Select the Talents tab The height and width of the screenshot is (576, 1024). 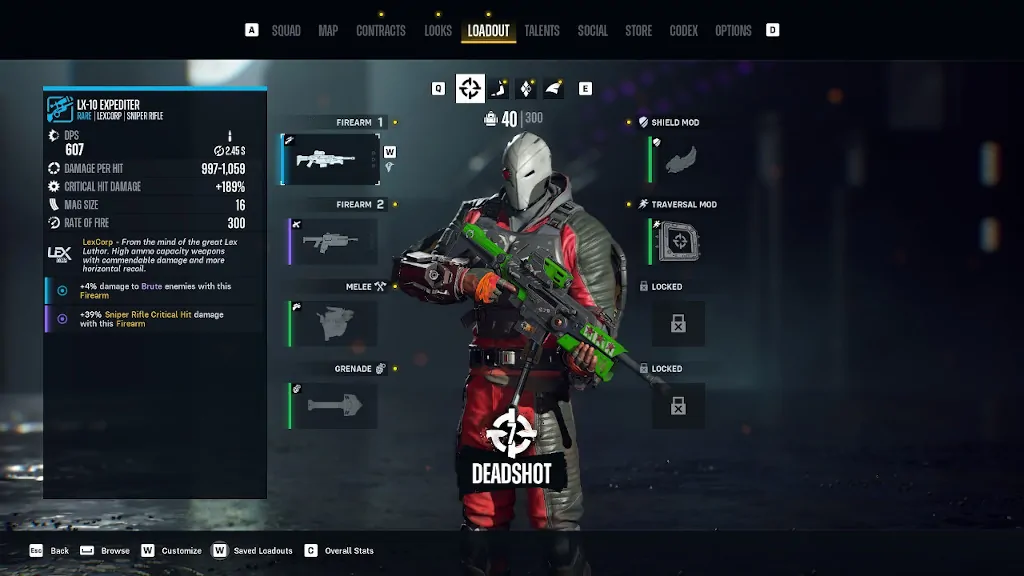(542, 31)
